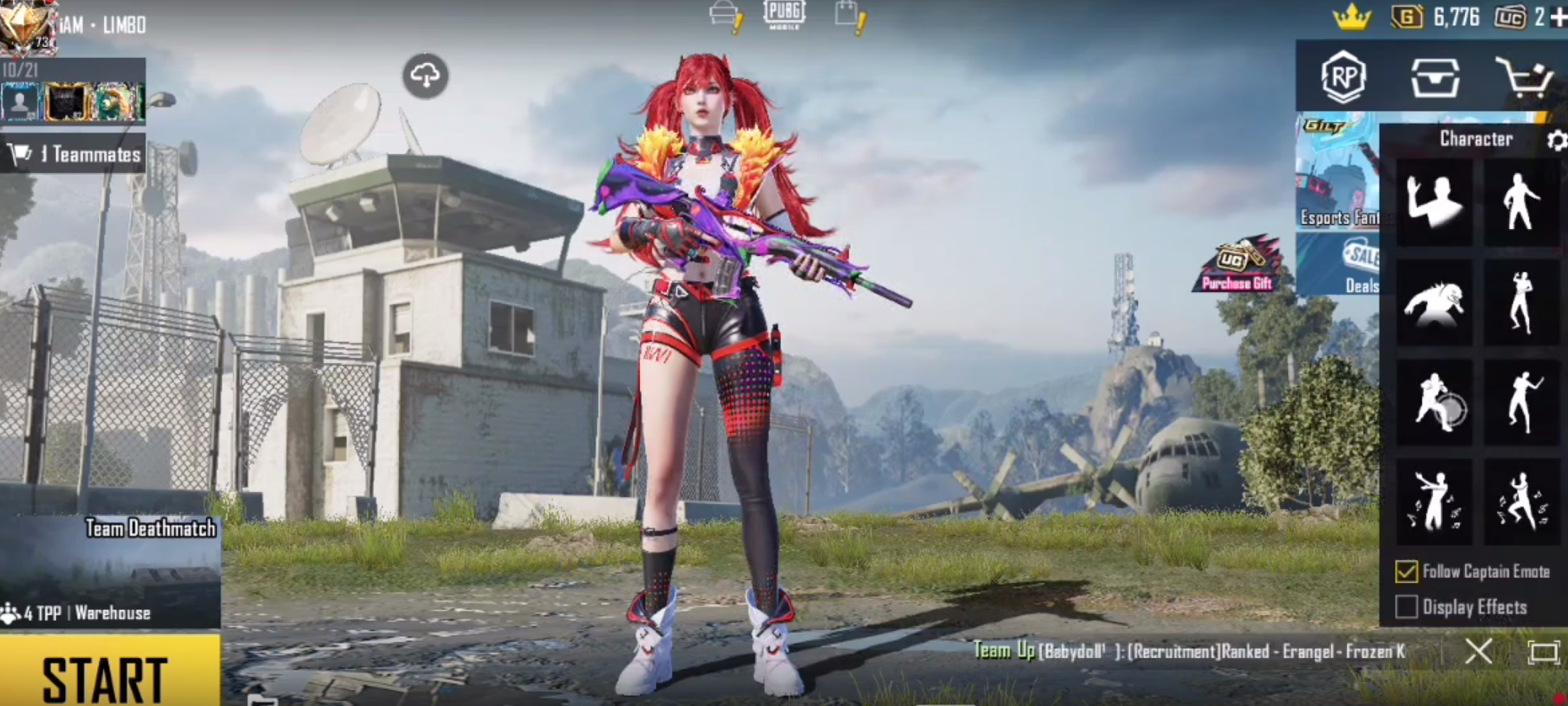Start the match with the START button
Screen dimensions: 1568x706
(108, 673)
